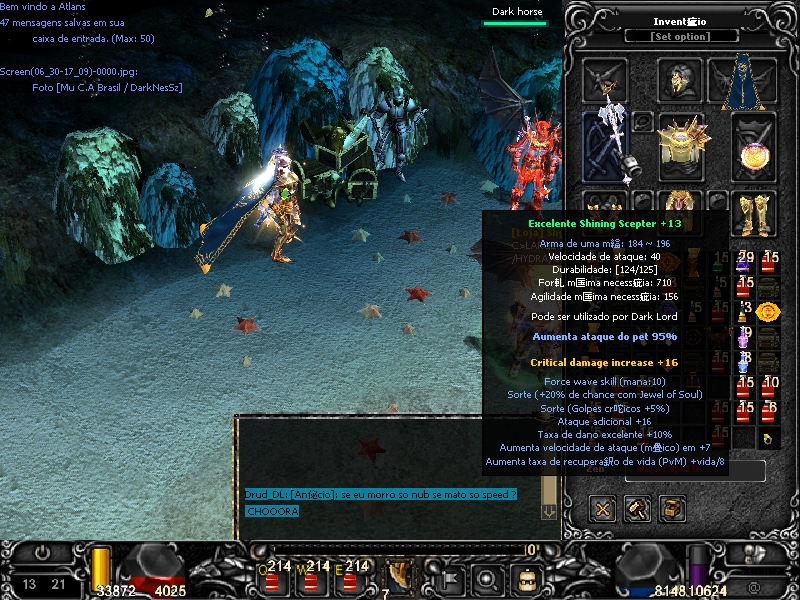Select the equipped Shining Scepter weapon slot
This screenshot has width=800, height=600.
[606, 146]
